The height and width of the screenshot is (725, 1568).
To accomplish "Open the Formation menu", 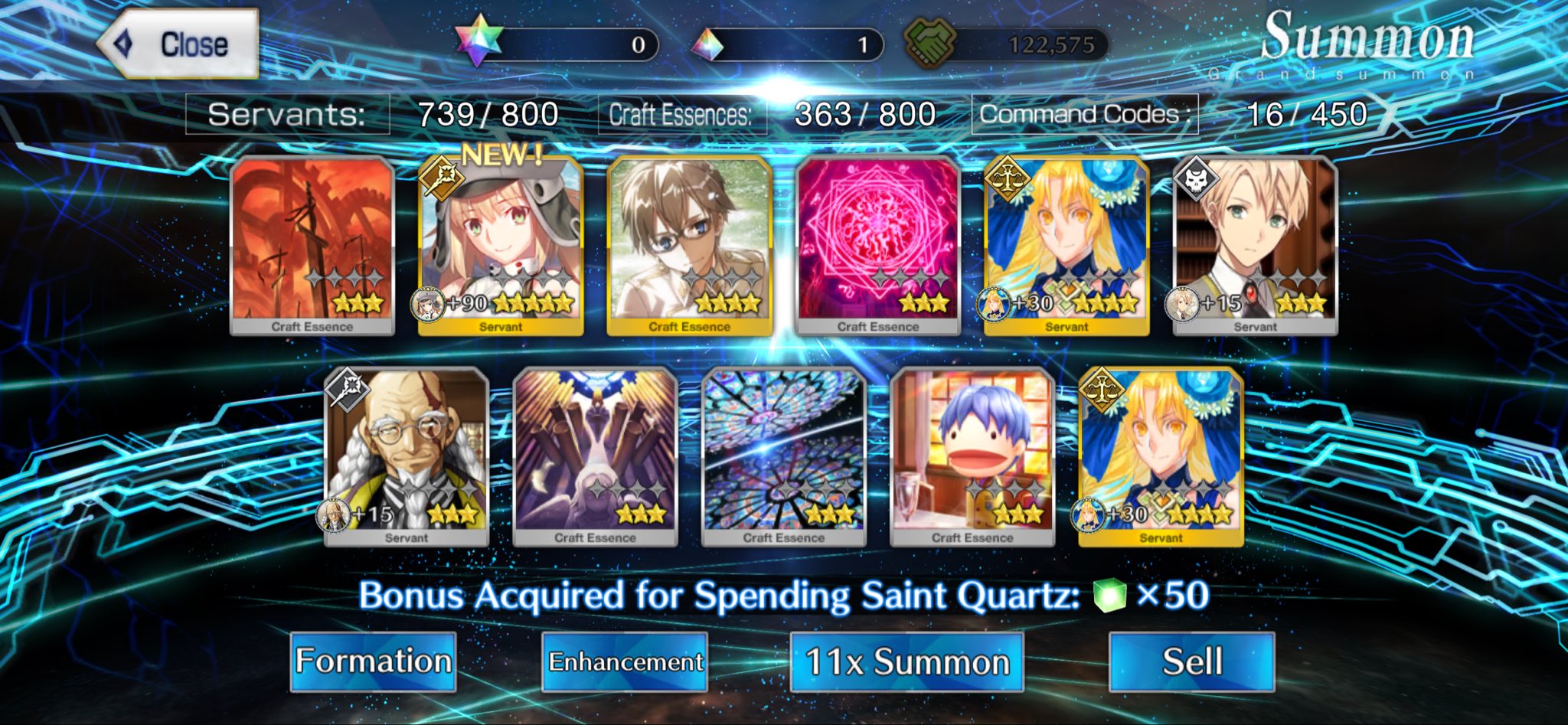I will point(373,661).
